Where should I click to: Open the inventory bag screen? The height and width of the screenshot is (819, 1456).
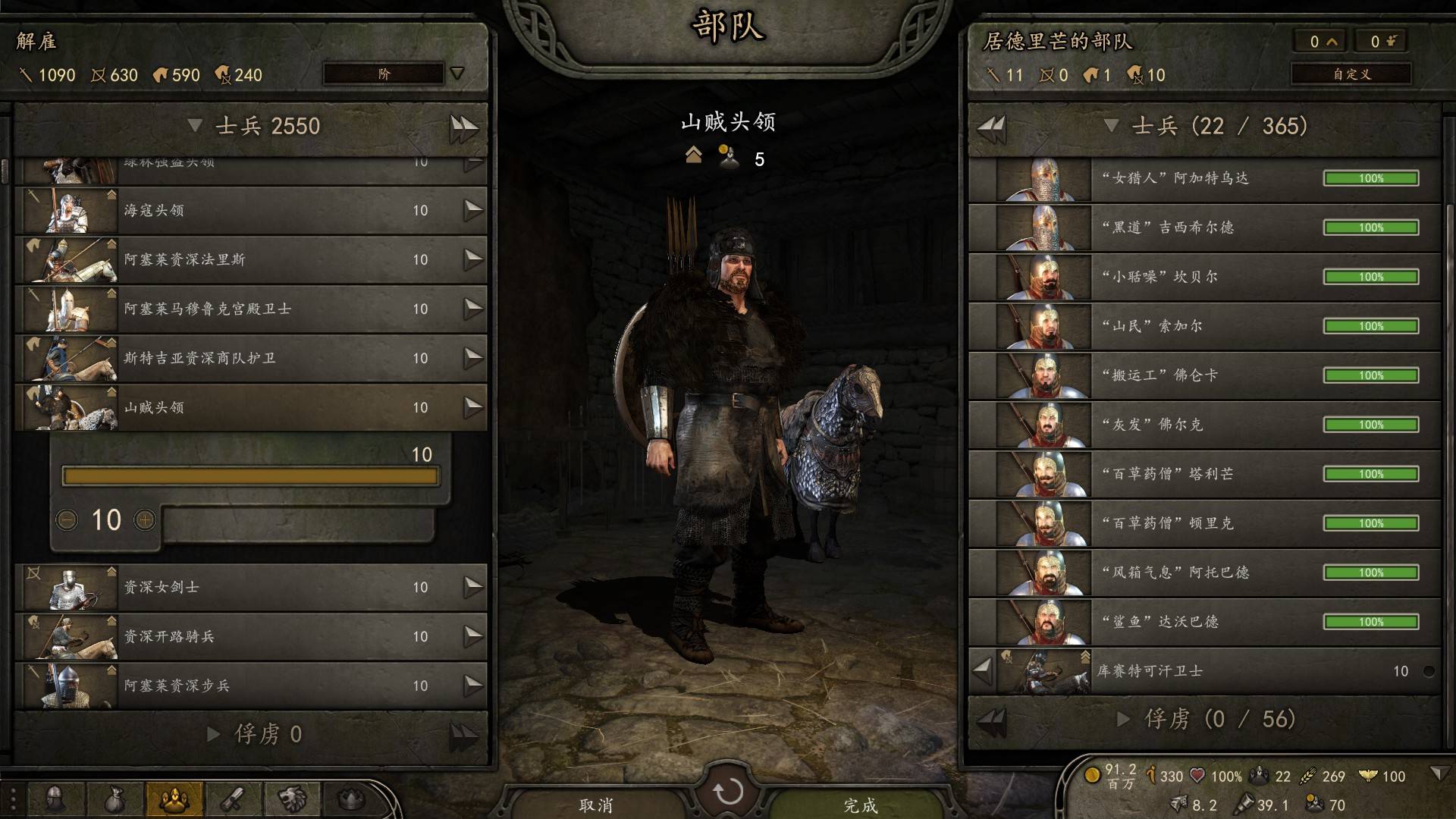(x=114, y=799)
